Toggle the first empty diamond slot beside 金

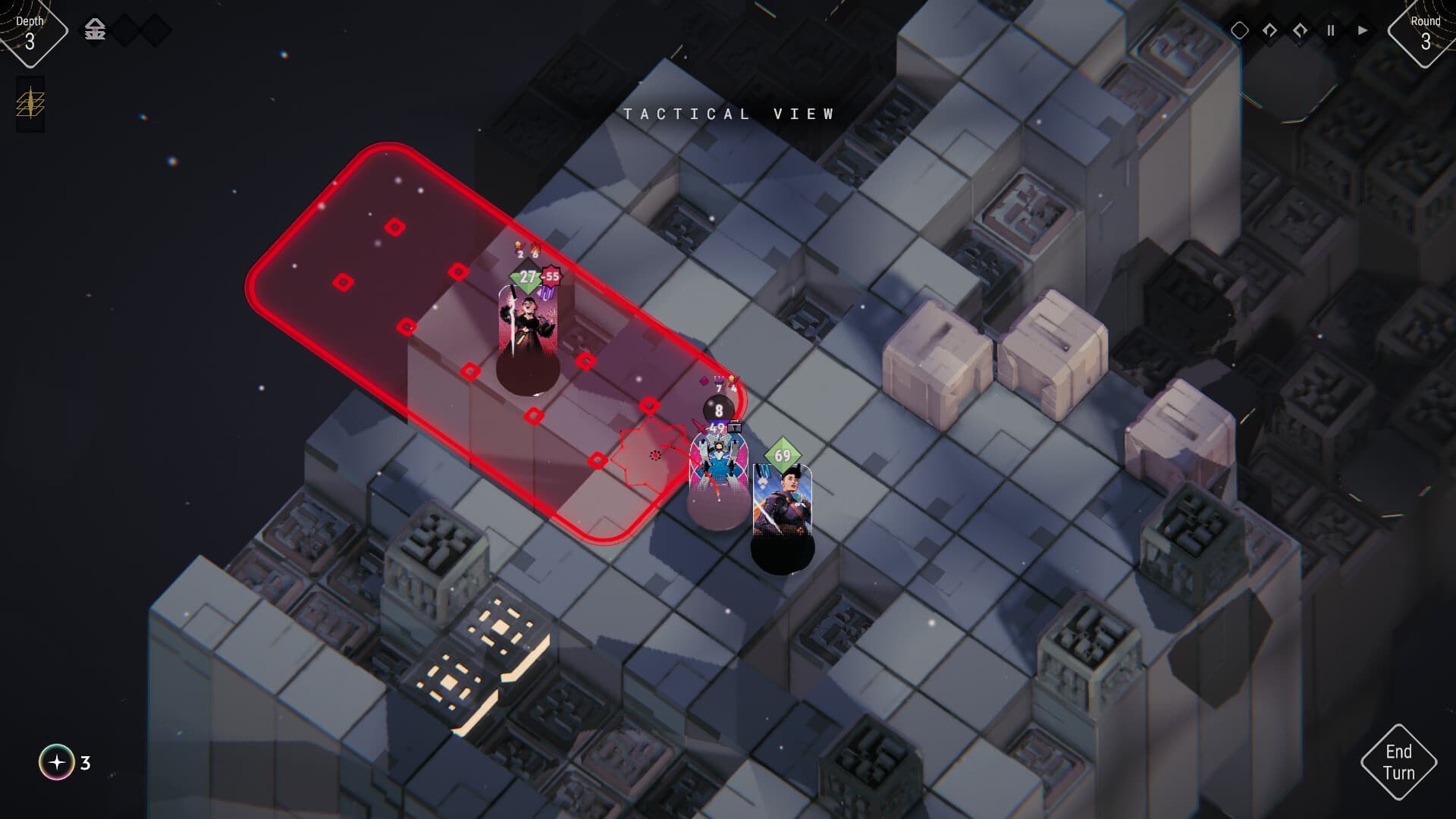click(x=124, y=28)
